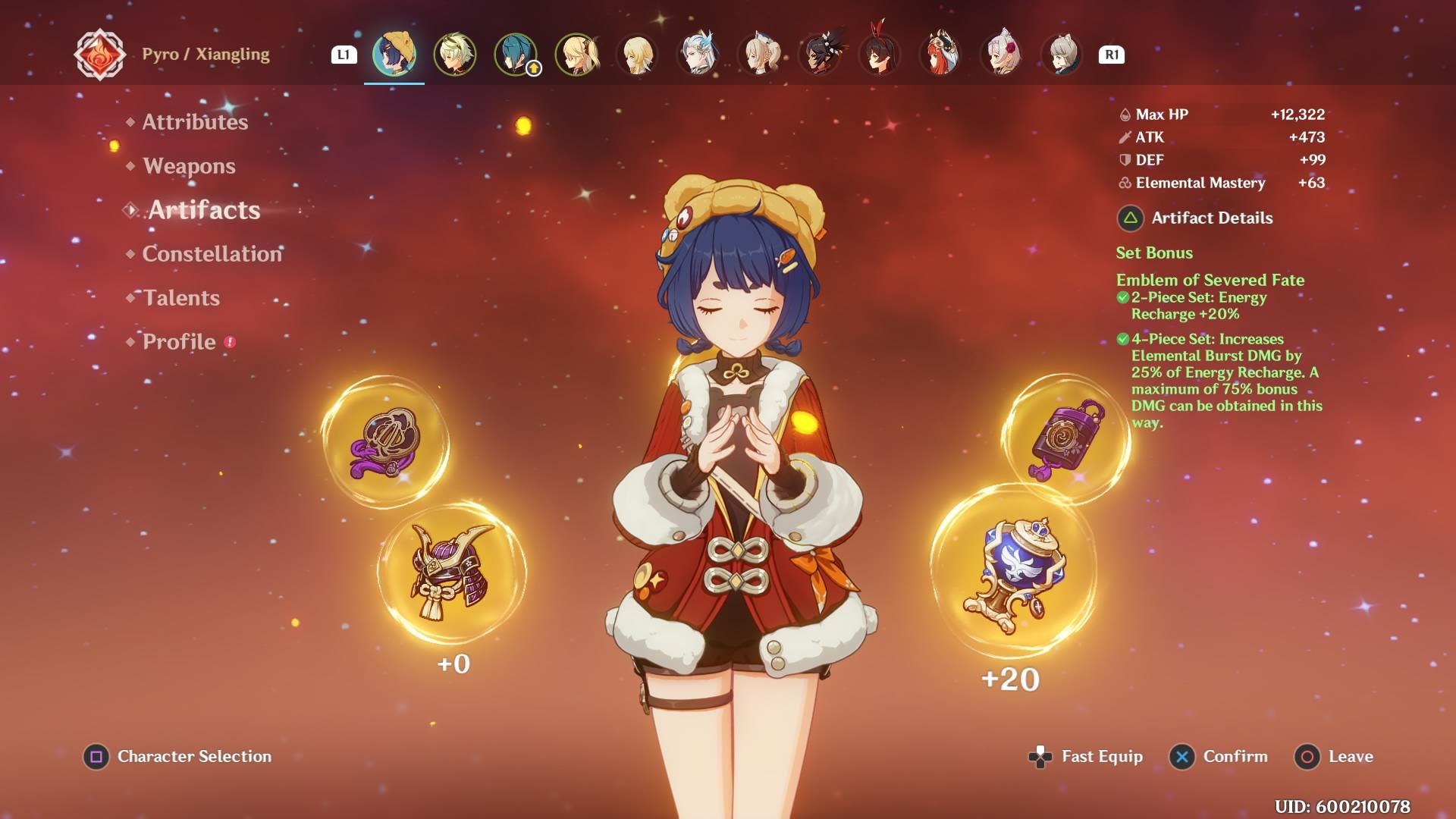Switch to the teal-haired character with upgrade arrow
The height and width of the screenshot is (819, 1456).
click(516, 54)
